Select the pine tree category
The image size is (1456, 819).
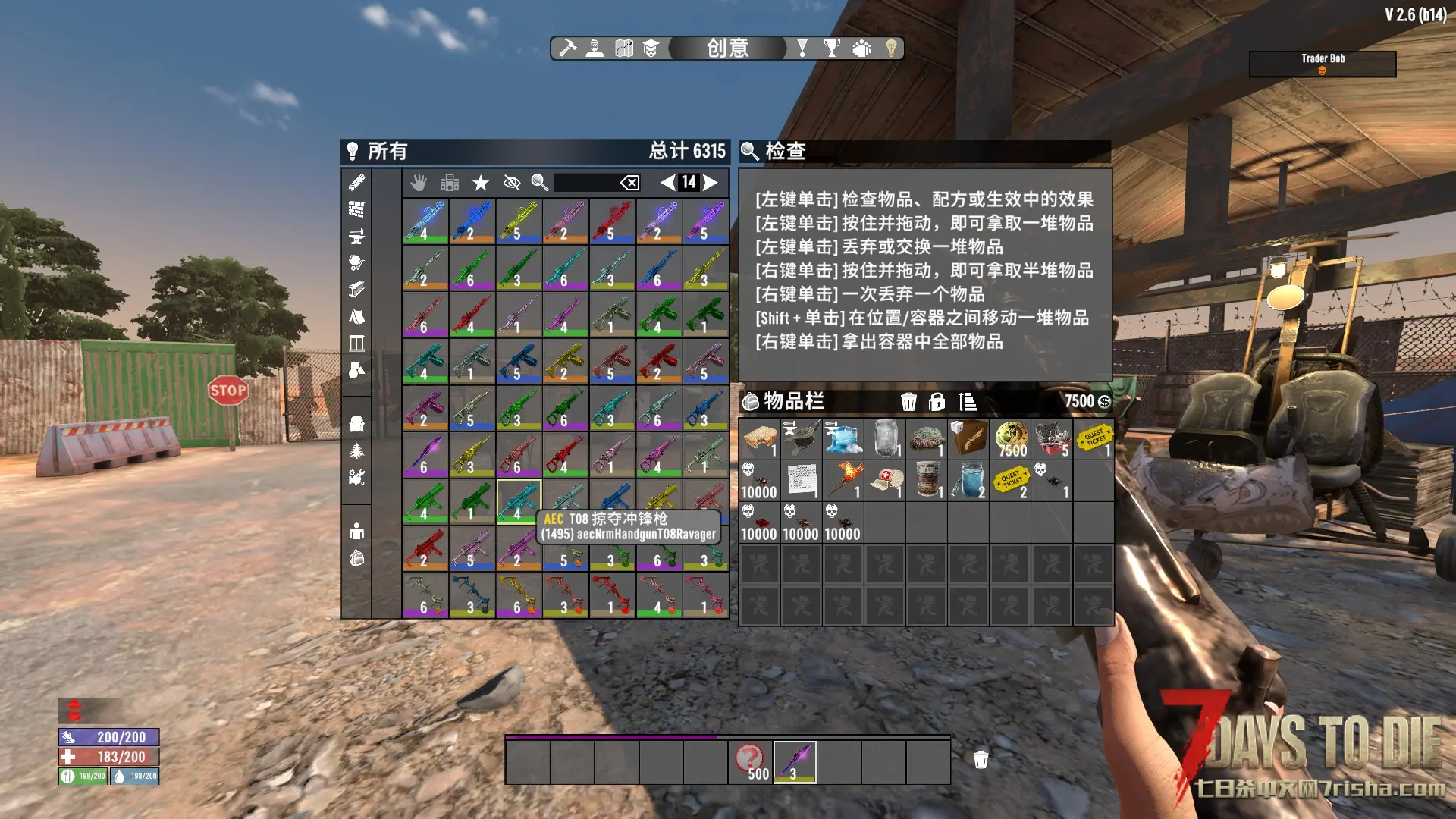click(x=356, y=451)
